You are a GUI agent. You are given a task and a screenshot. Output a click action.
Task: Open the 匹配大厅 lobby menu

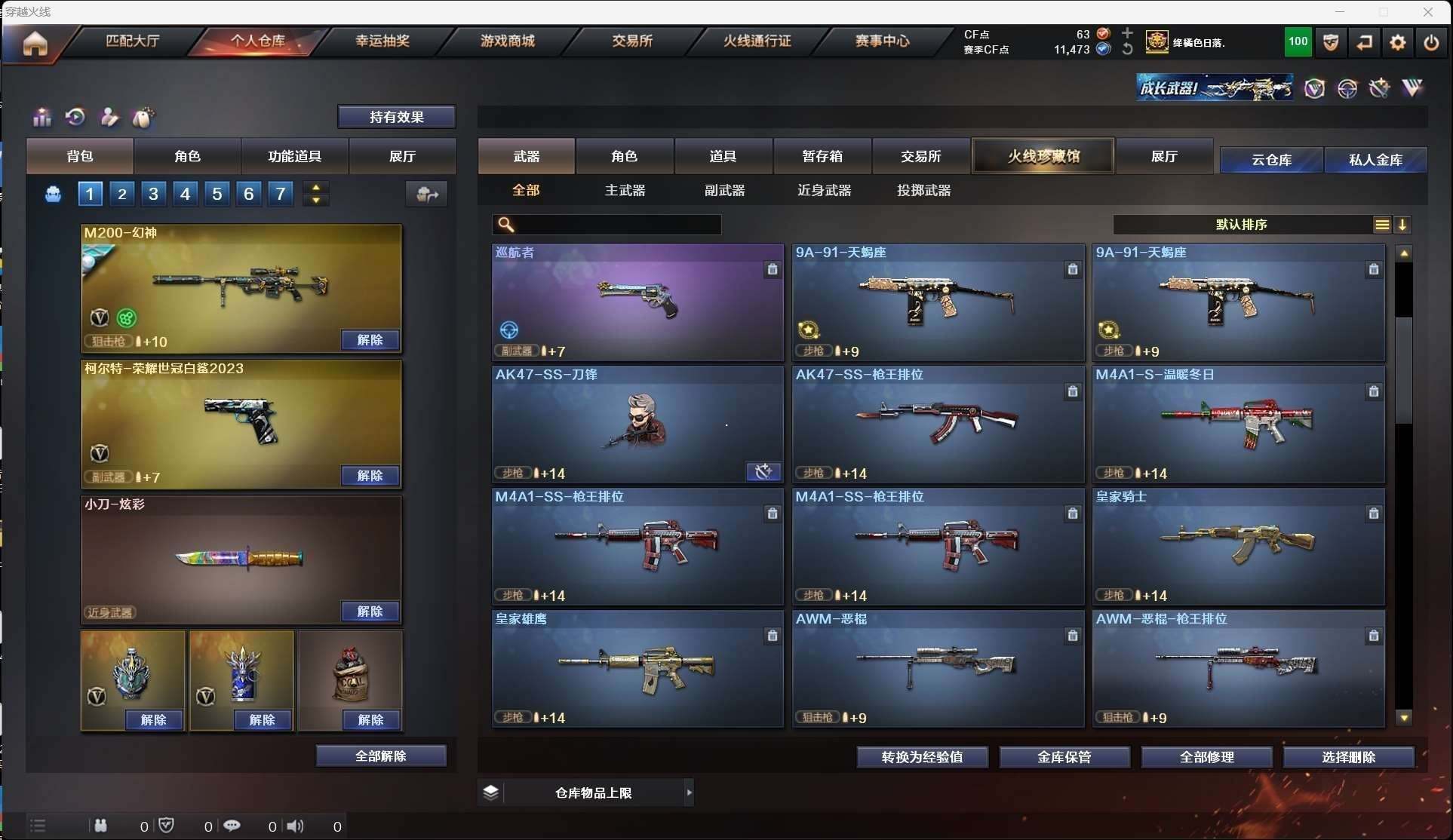coord(133,41)
